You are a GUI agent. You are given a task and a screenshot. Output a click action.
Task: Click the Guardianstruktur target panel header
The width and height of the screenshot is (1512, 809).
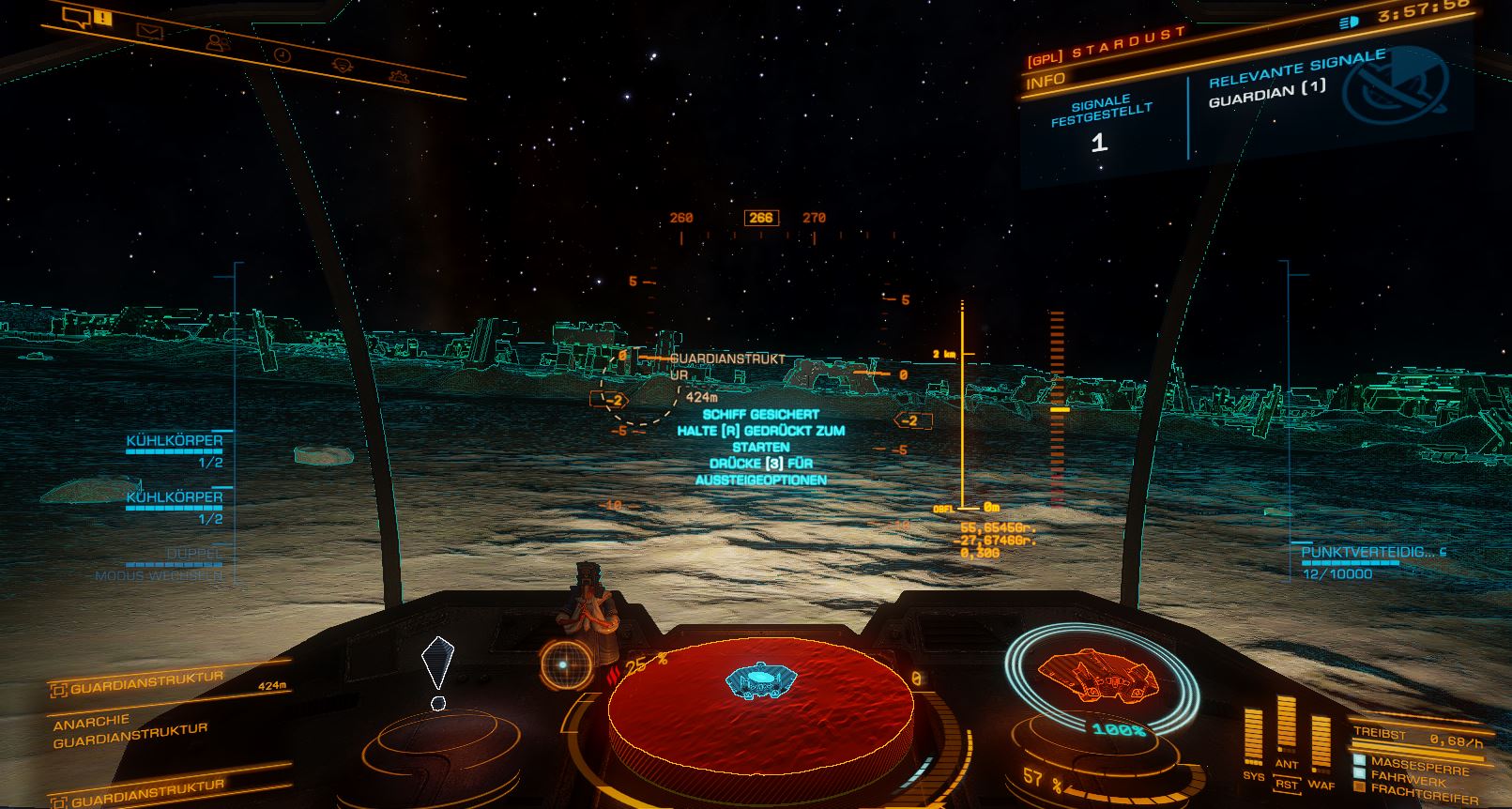point(146,682)
